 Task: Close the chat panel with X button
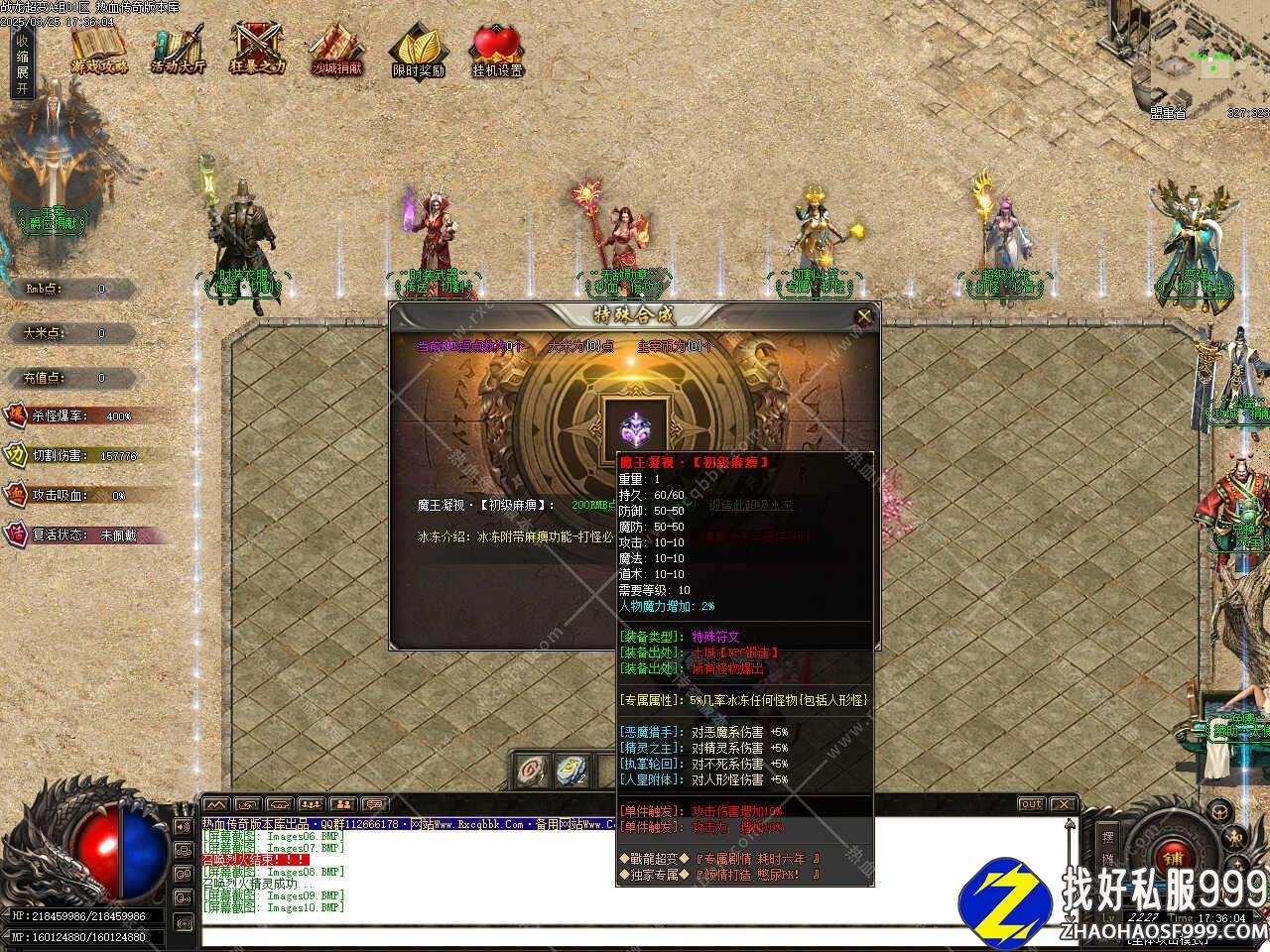(x=1063, y=804)
